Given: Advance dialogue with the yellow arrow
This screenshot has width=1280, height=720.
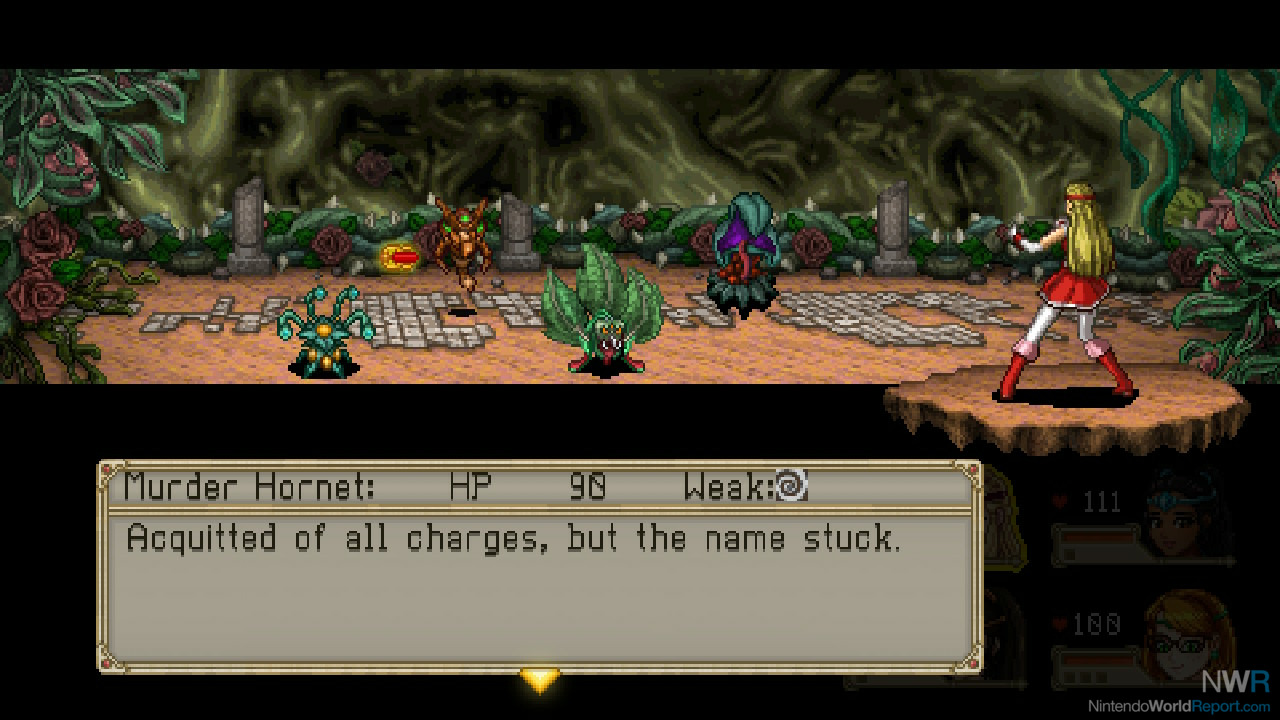Looking at the screenshot, I should (540, 680).
